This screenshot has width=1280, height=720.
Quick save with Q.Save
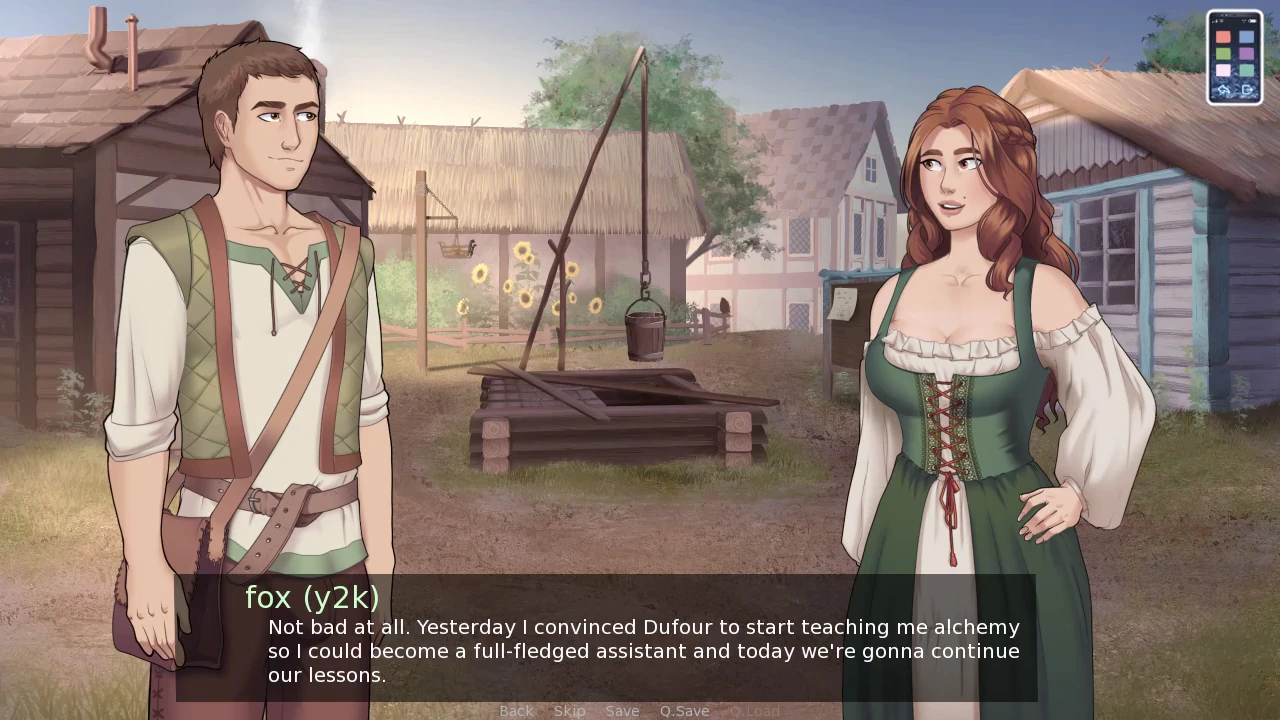[684, 711]
